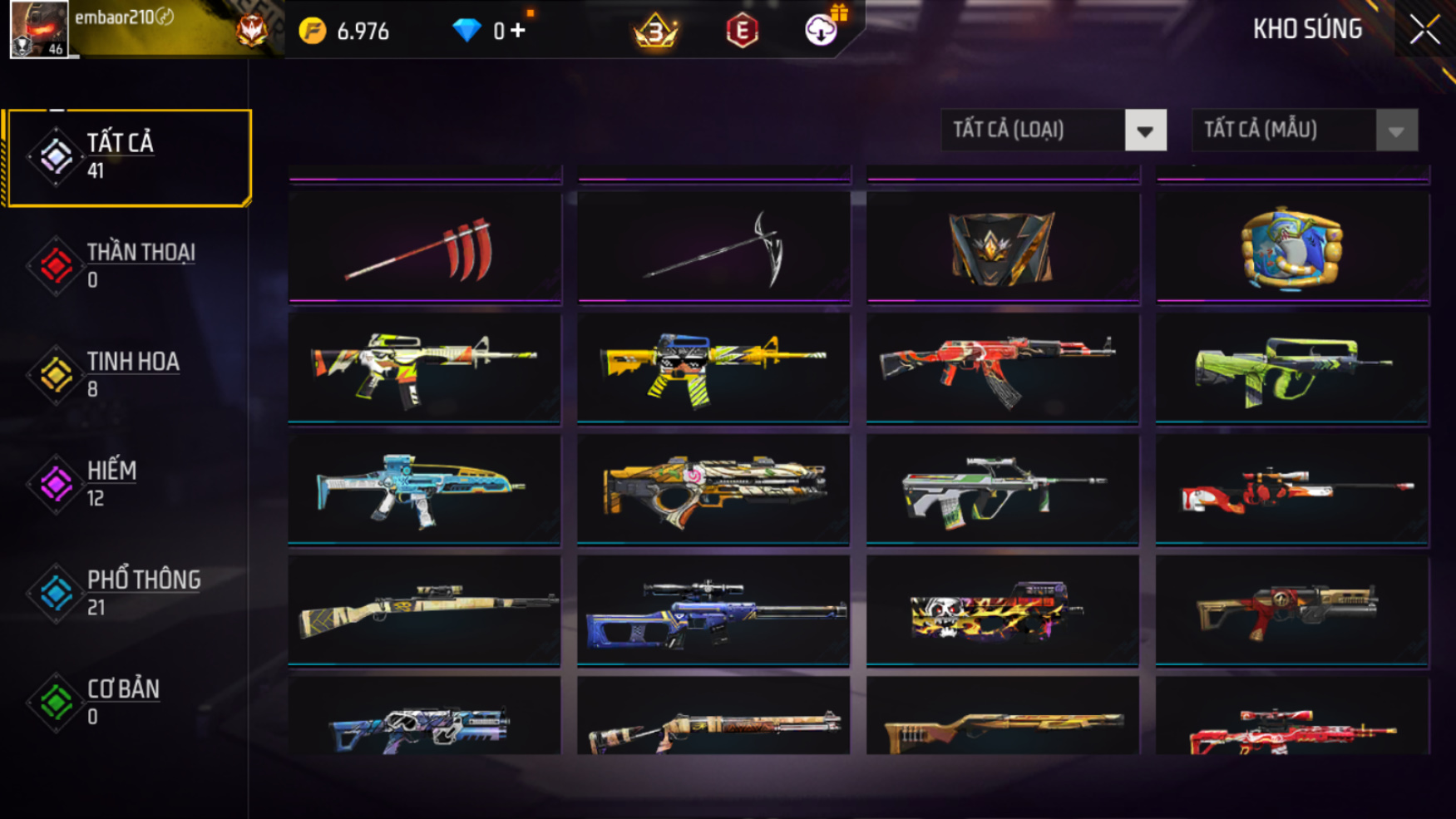Select the red scythe skin
Screen dimensions: 1456x819
[424, 247]
